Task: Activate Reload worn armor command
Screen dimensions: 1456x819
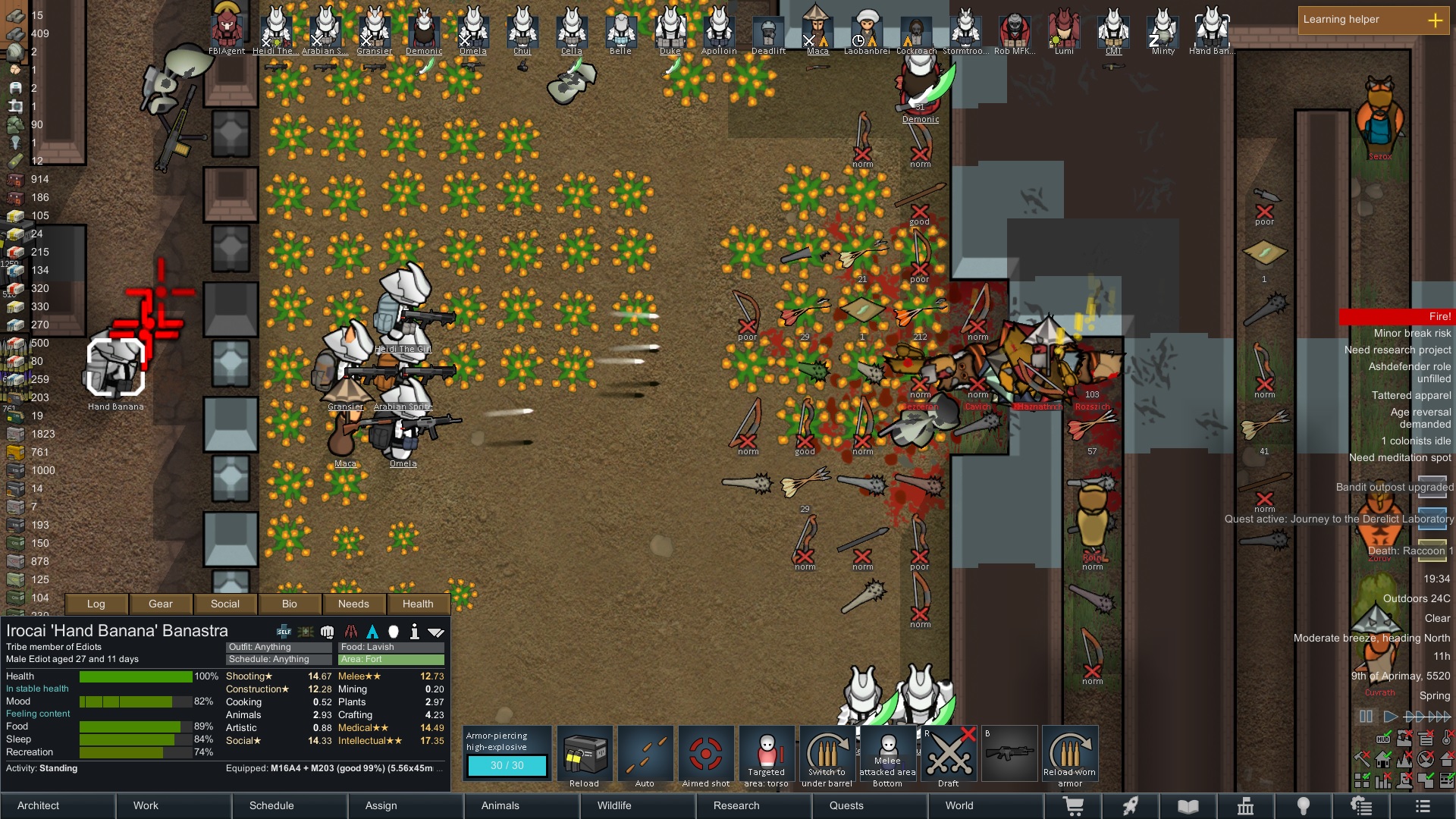Action: 1070,755
